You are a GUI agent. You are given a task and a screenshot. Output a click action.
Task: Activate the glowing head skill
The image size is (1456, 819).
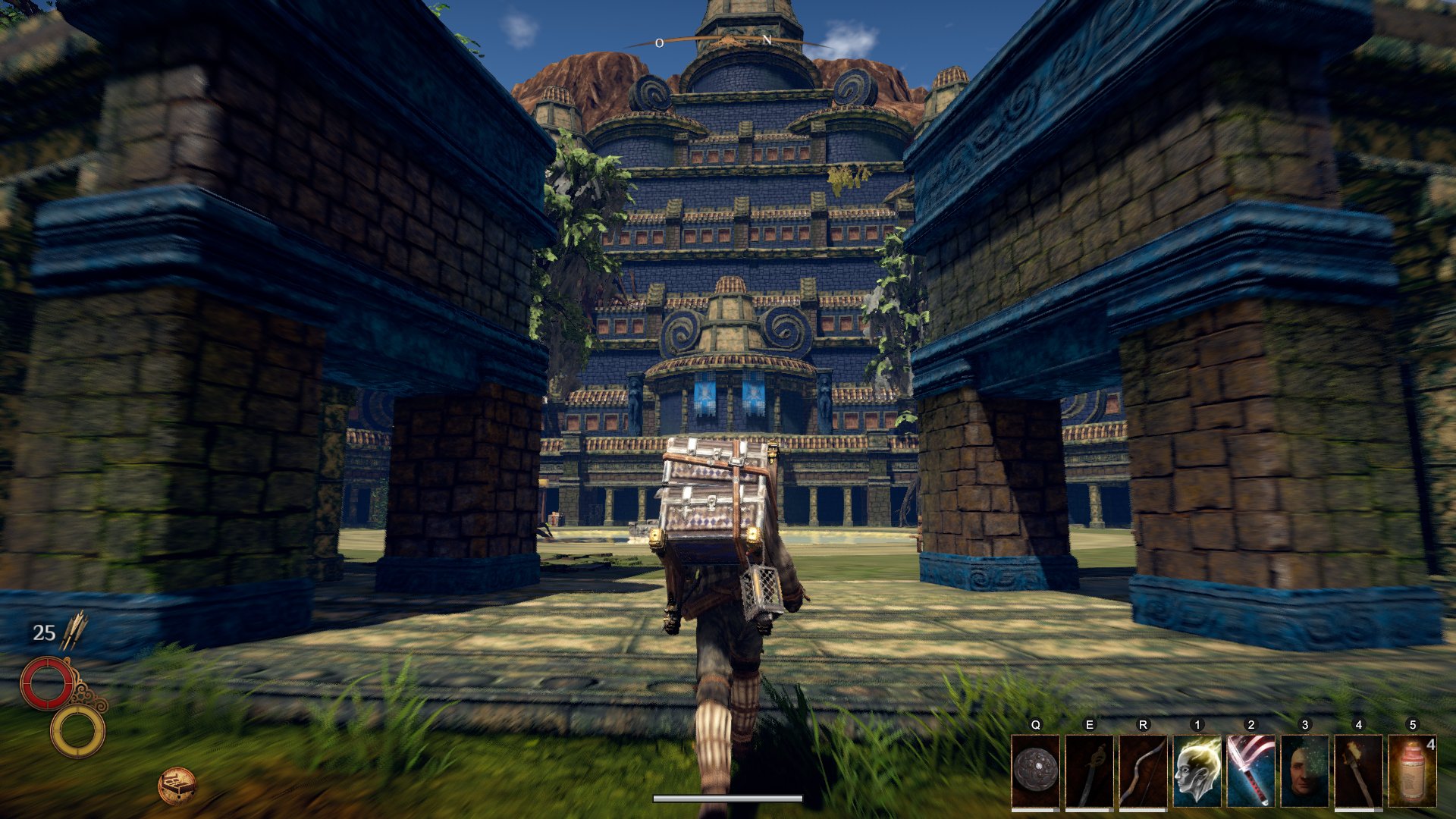(1197, 770)
